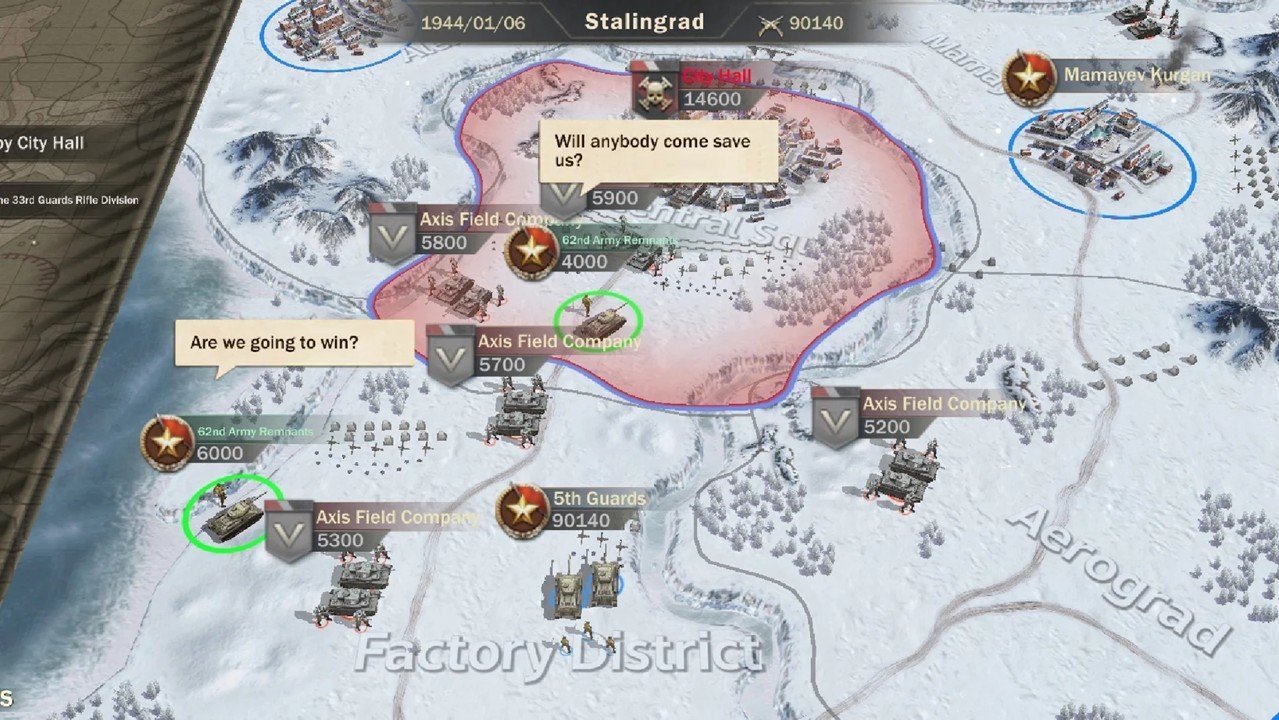This screenshot has width=1279, height=720.
Task: Select 62nd Army Remnants with 6000 strength
Action: 167,443
